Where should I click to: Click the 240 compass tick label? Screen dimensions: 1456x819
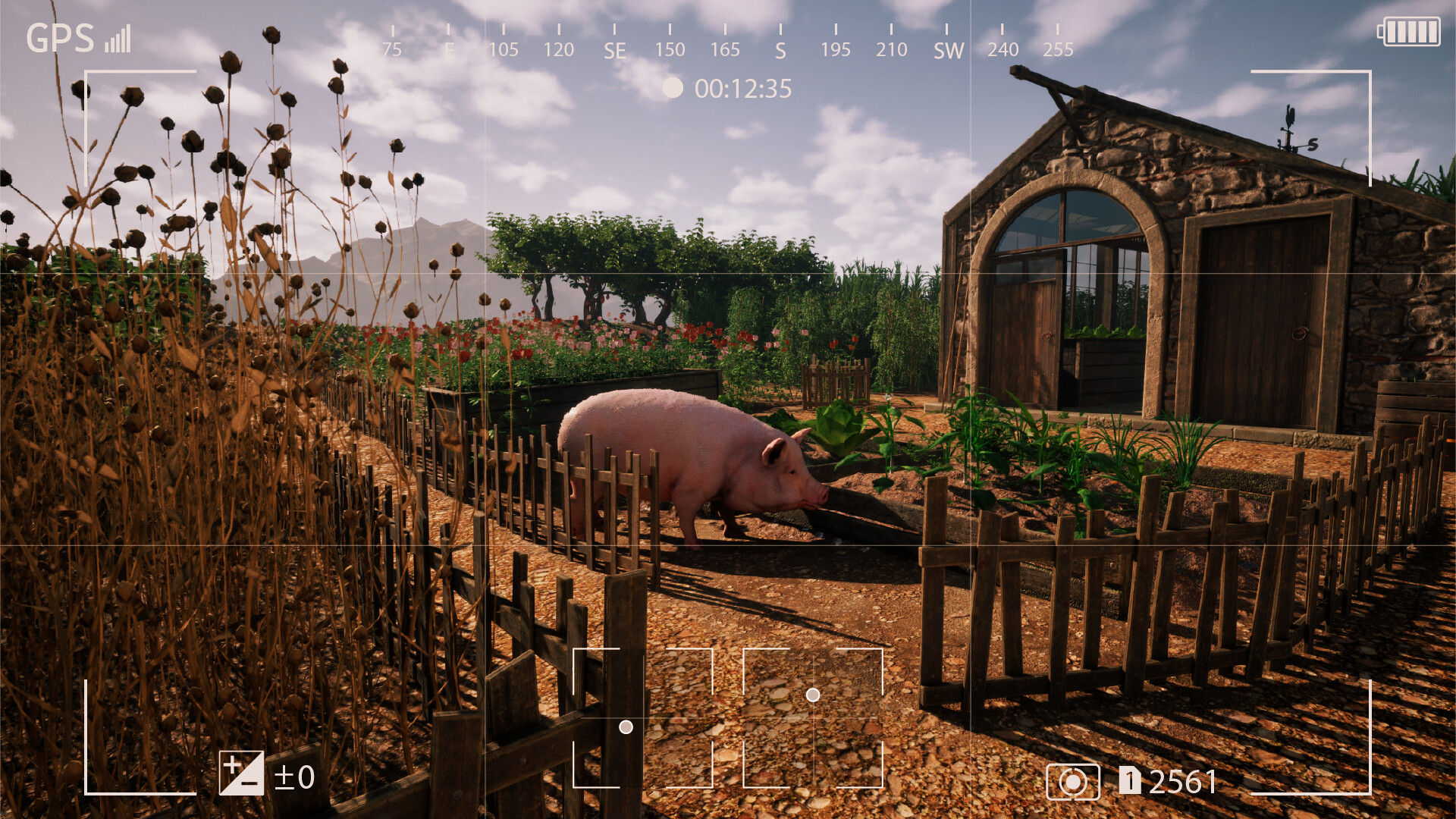coord(1003,50)
